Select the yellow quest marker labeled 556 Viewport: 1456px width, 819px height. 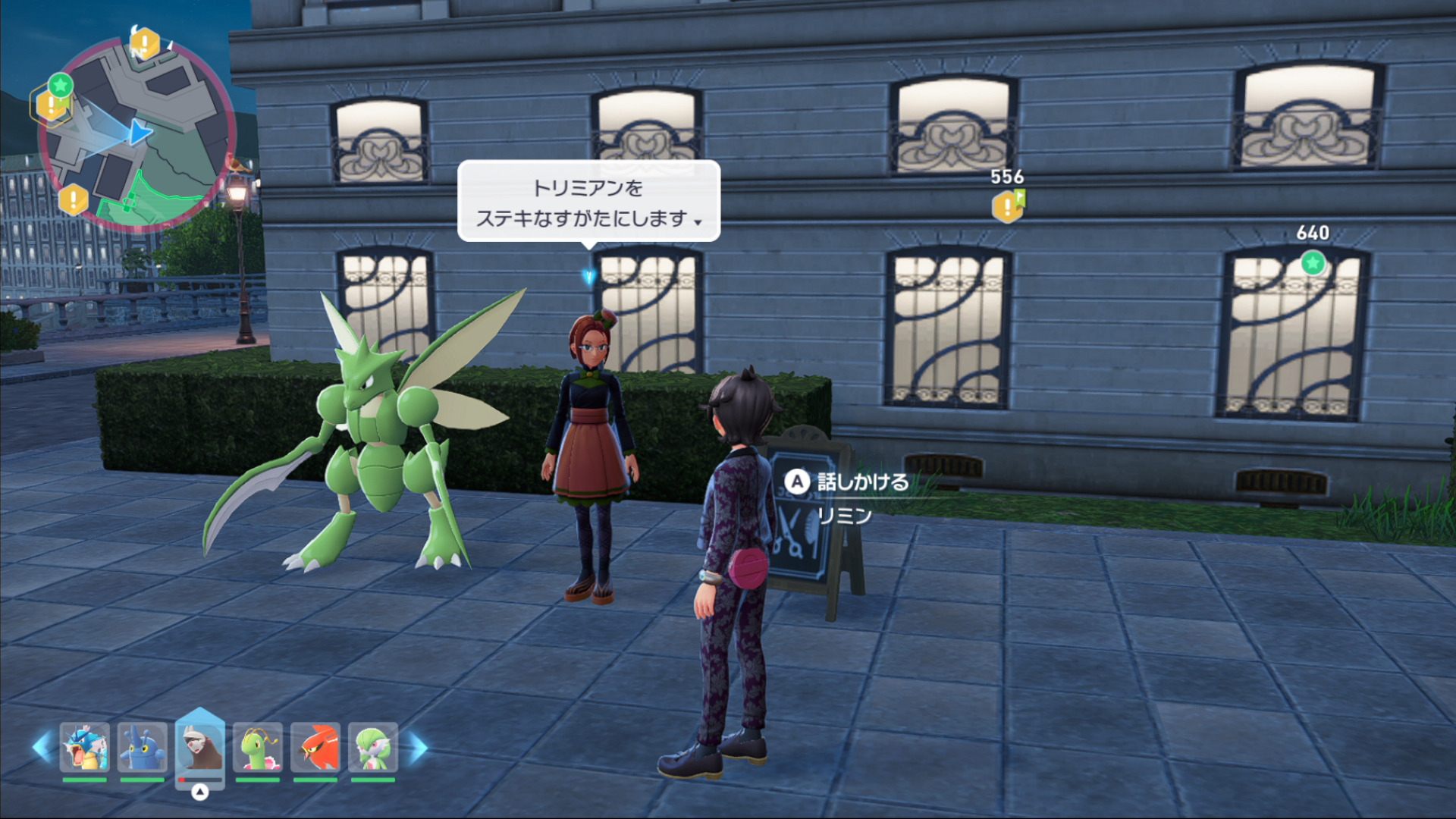tap(1007, 206)
